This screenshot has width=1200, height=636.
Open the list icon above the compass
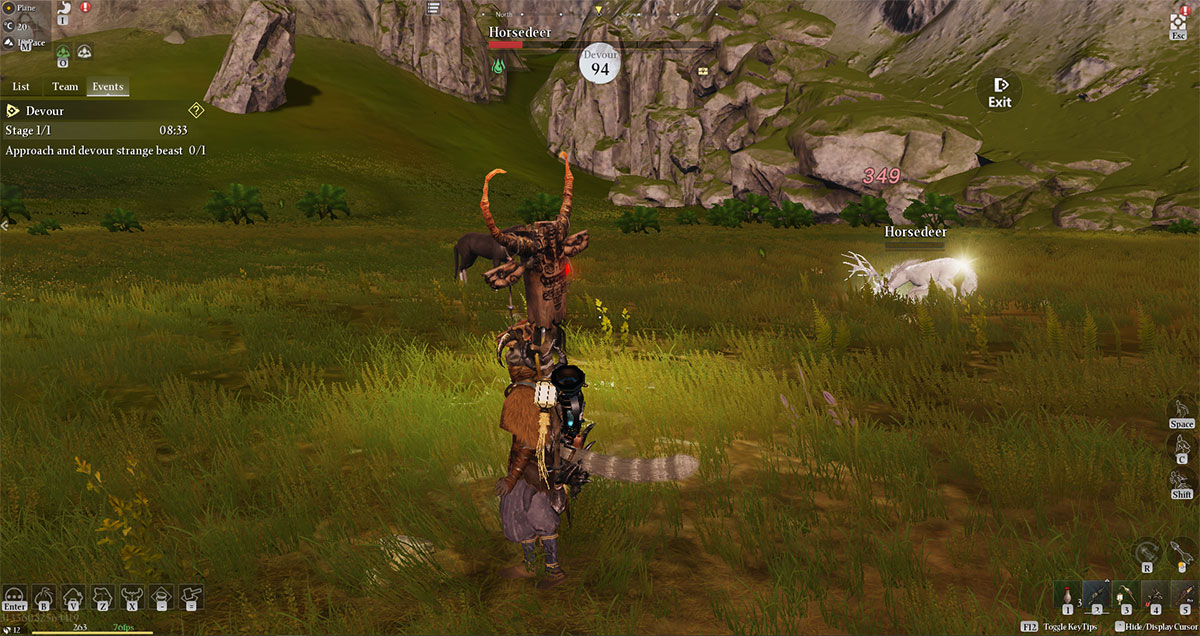tap(433, 8)
